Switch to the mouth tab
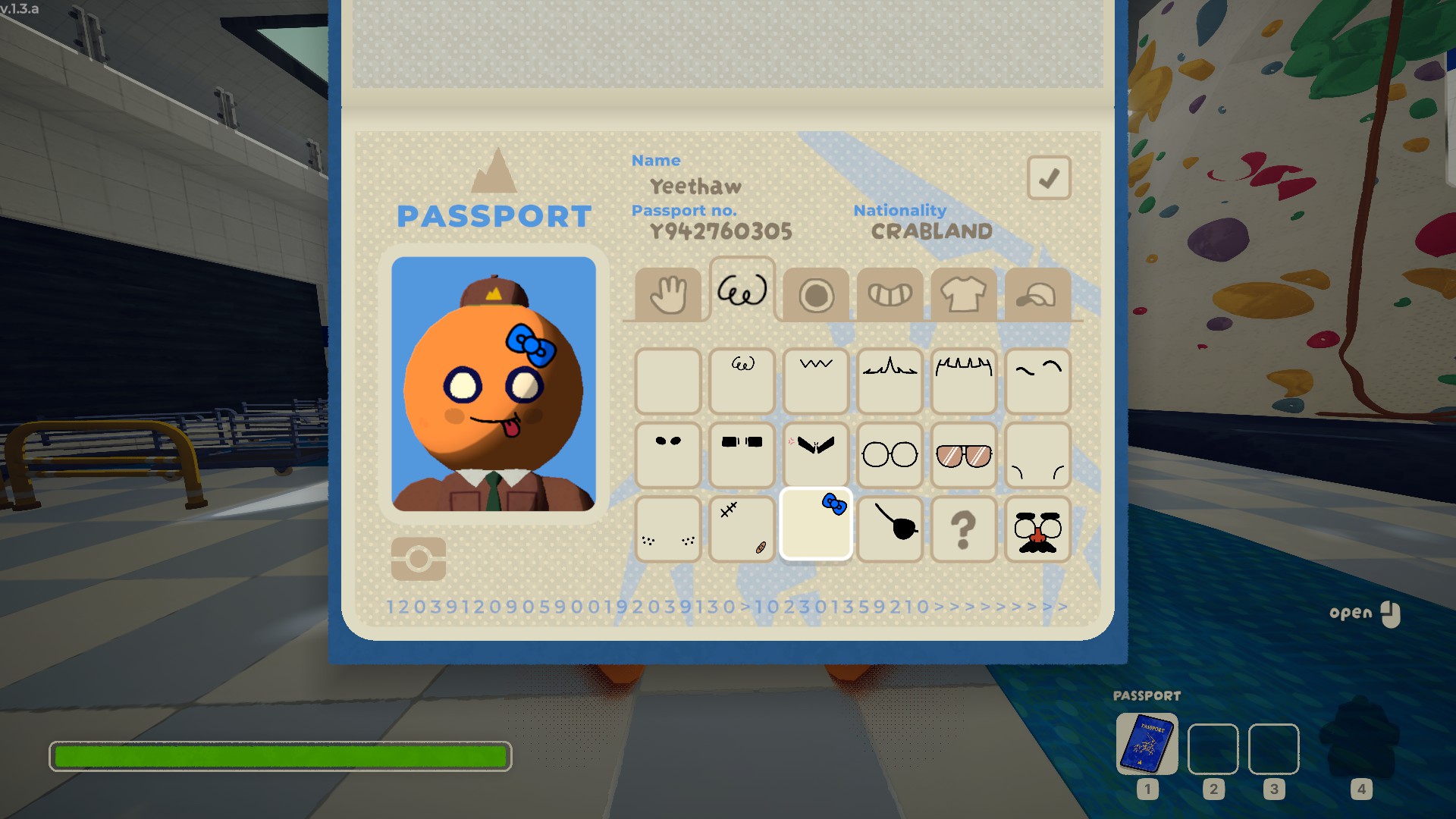This screenshot has width=1456, height=819. coord(890,295)
